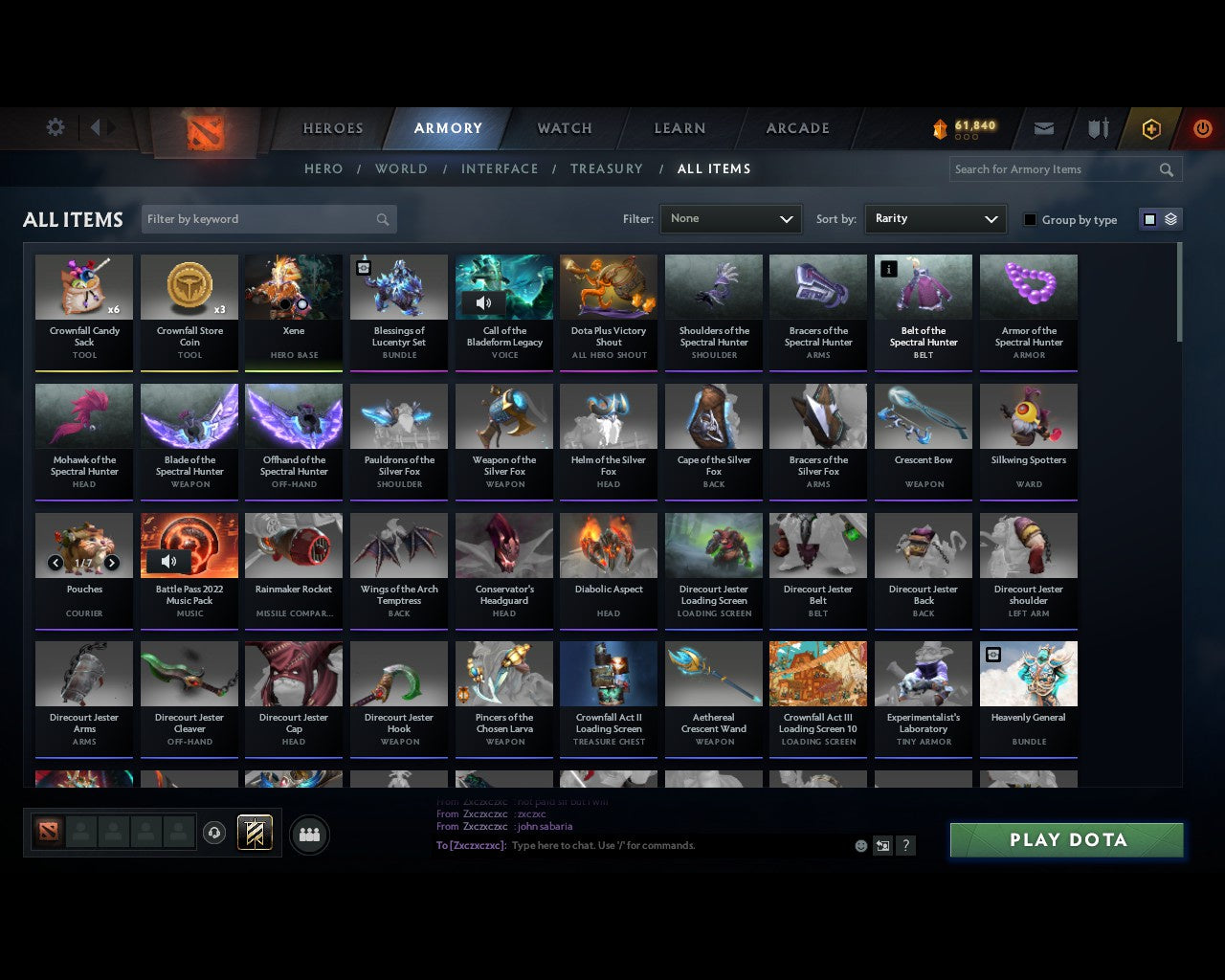
Task: Open the Heroes section
Action: tap(332, 127)
